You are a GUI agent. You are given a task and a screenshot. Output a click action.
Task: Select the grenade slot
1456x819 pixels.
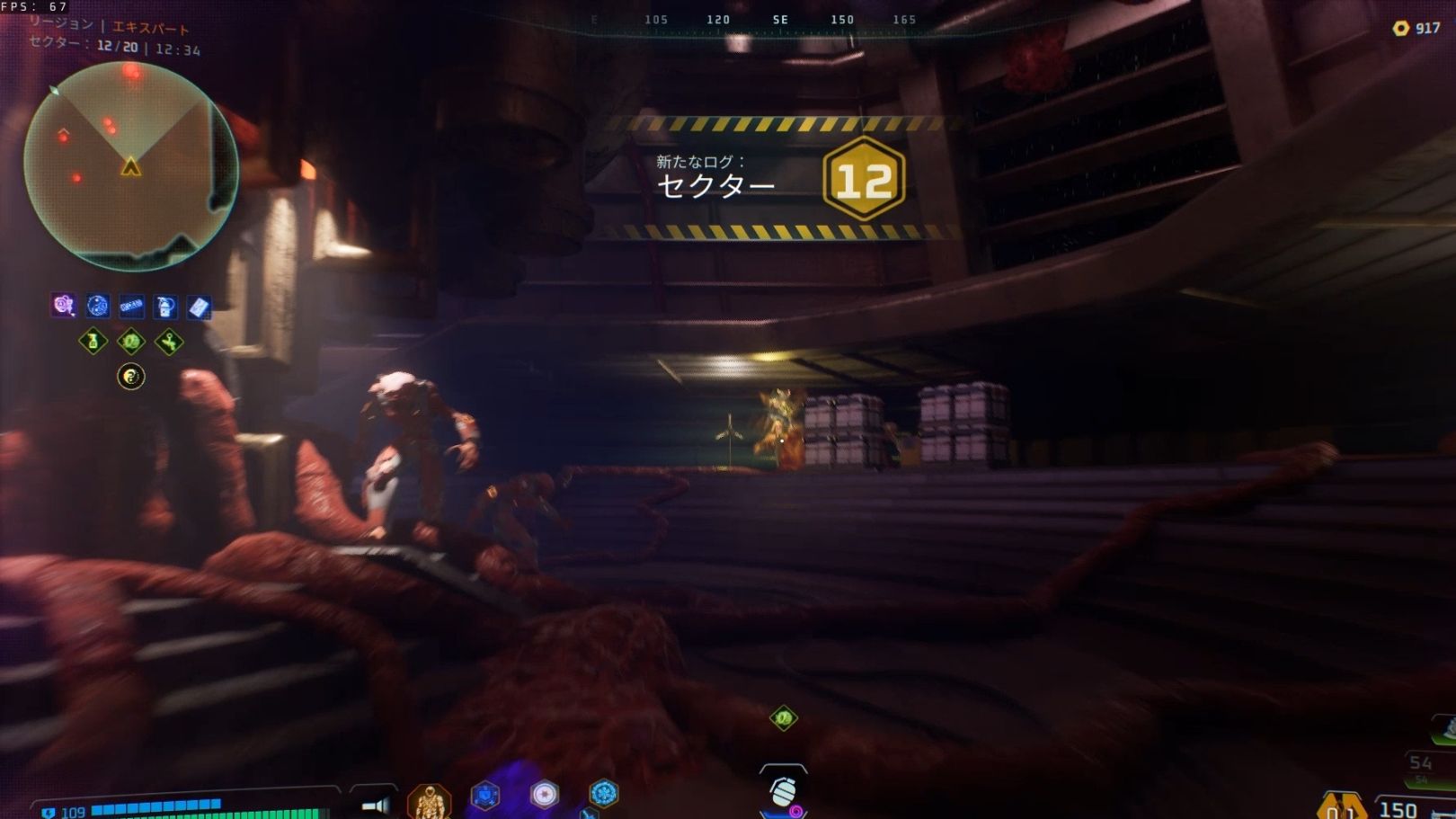783,791
